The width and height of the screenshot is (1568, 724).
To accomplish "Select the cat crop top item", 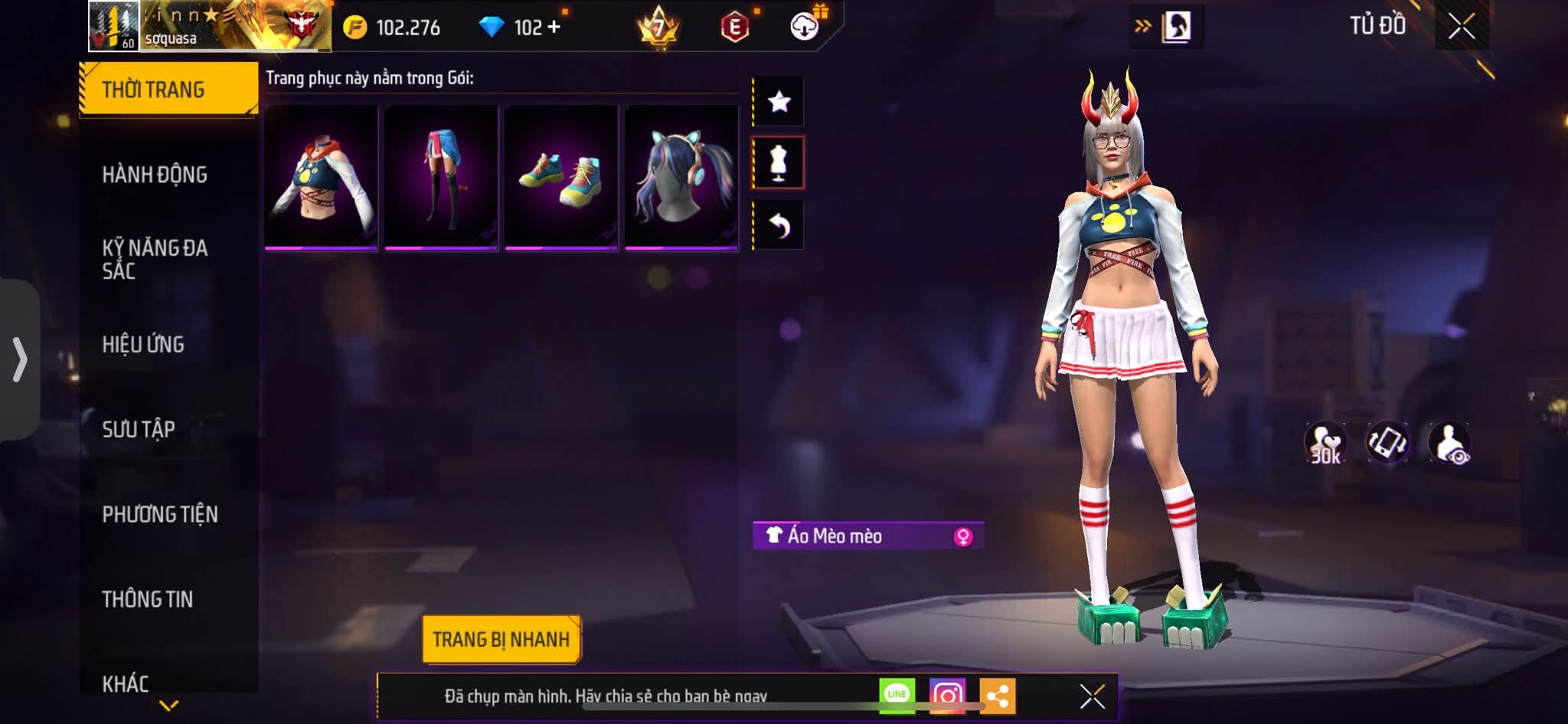I will [322, 178].
